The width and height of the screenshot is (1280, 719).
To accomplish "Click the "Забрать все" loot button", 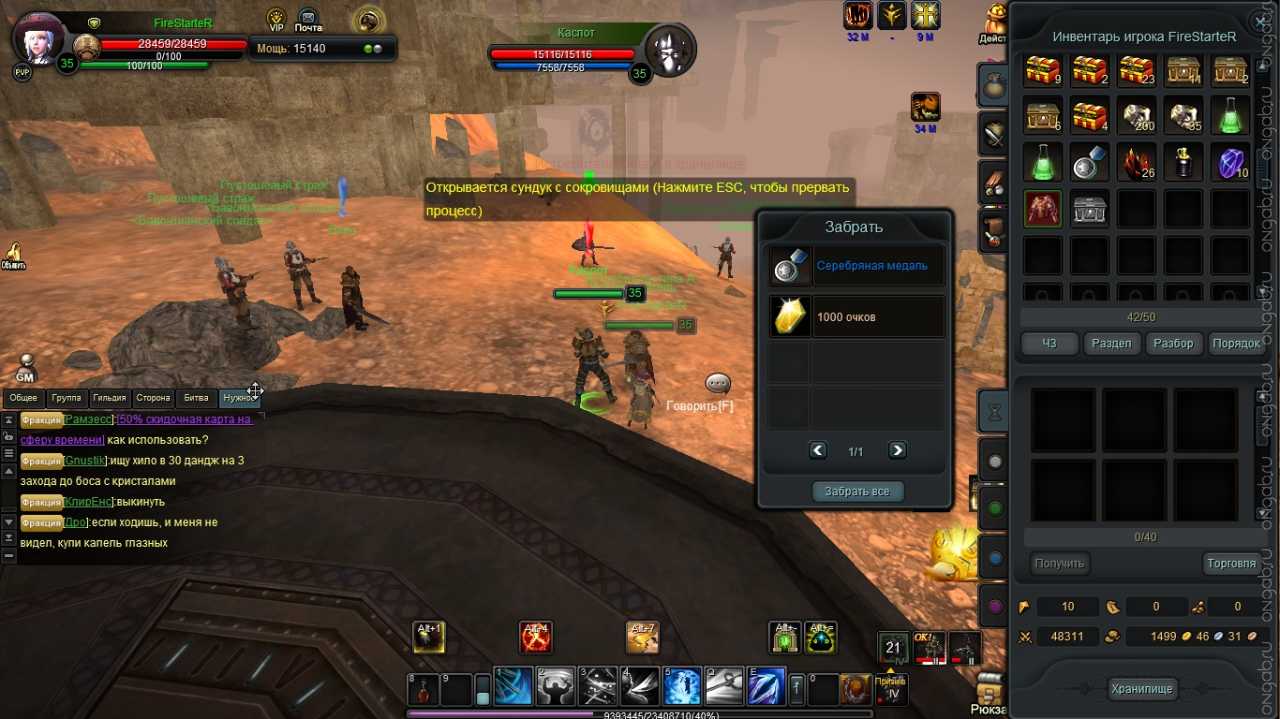I will pyautogui.click(x=857, y=491).
